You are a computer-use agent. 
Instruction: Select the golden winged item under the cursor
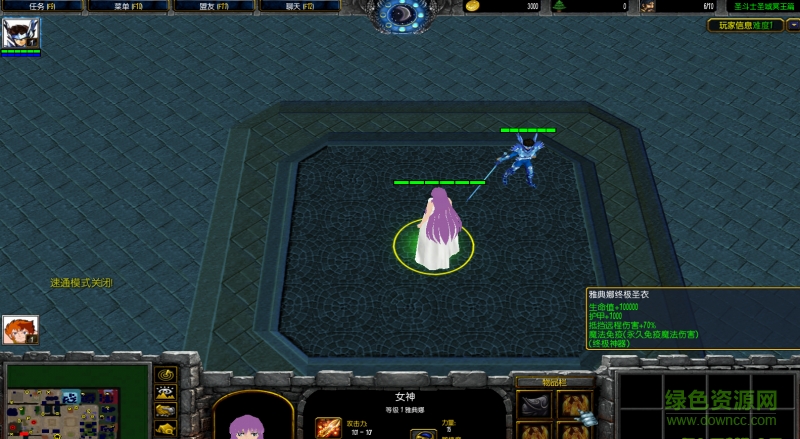pyautogui.click(x=574, y=404)
